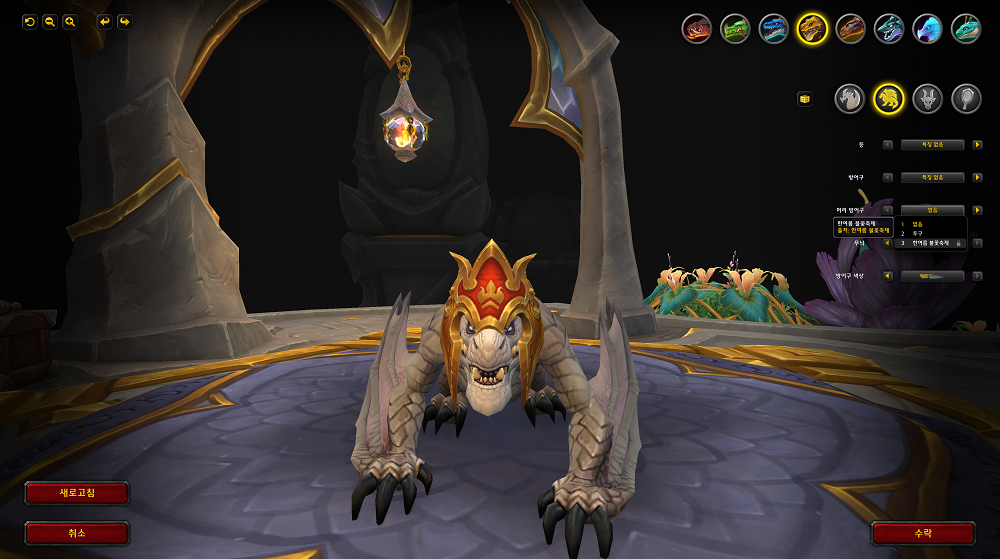Select the red lava dragon portrait
The width and height of the screenshot is (1000, 559).
coord(697,28)
